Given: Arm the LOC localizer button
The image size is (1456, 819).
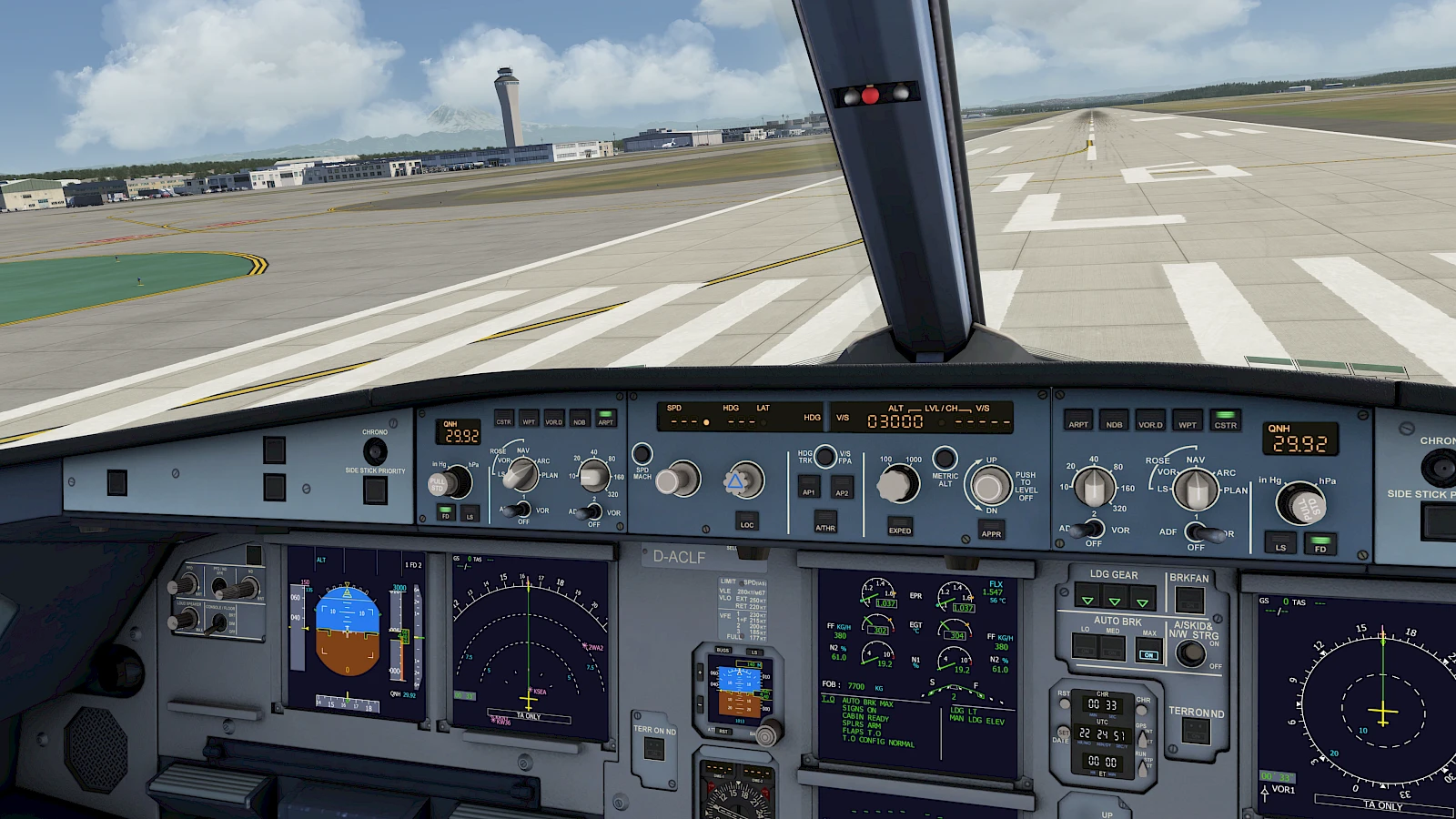Looking at the screenshot, I should [746, 521].
